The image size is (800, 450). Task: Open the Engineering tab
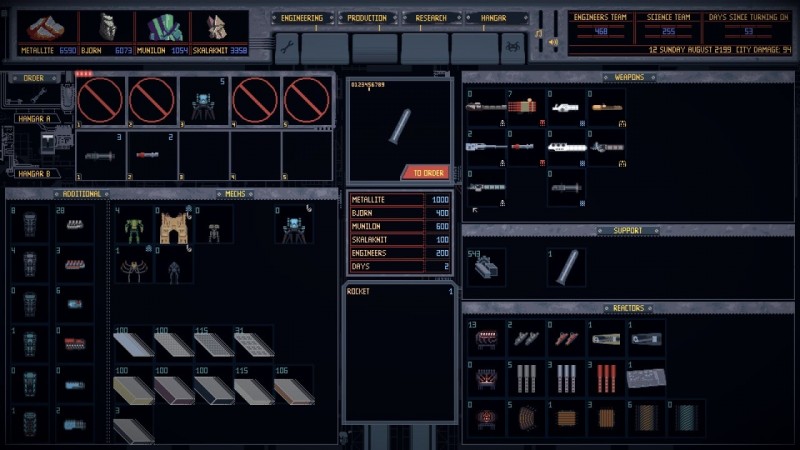tap(301, 18)
